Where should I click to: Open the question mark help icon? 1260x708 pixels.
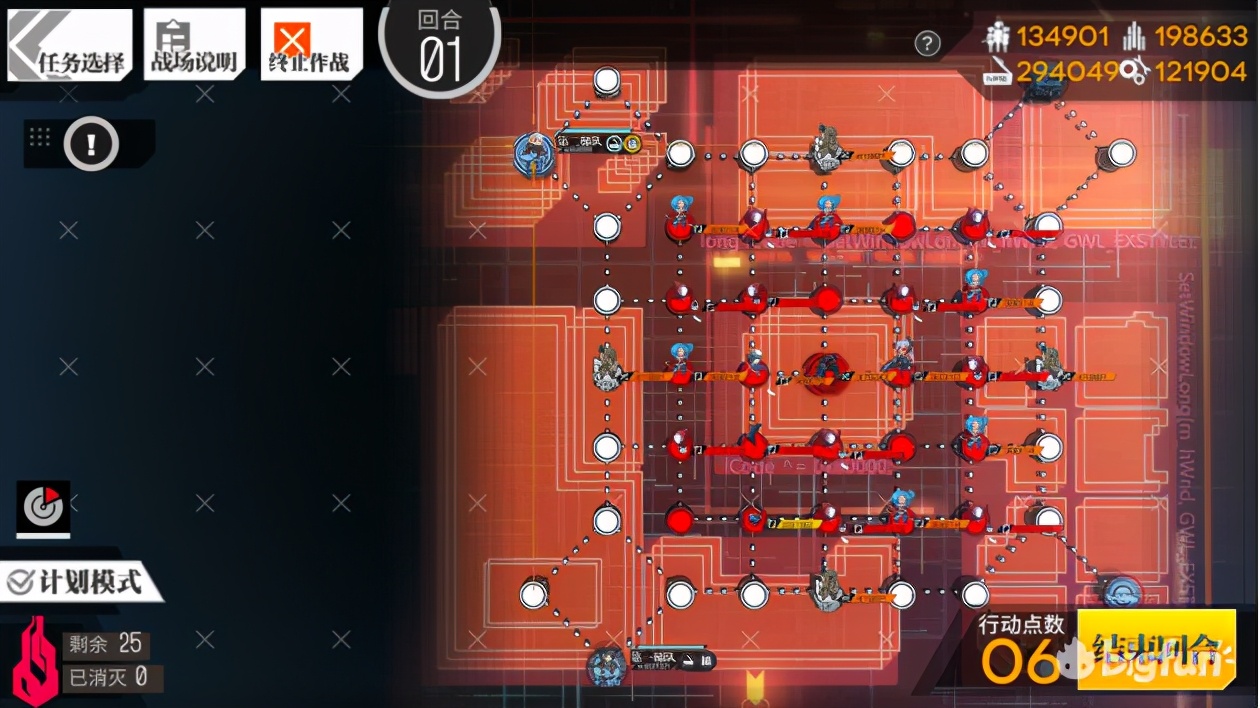[928, 43]
